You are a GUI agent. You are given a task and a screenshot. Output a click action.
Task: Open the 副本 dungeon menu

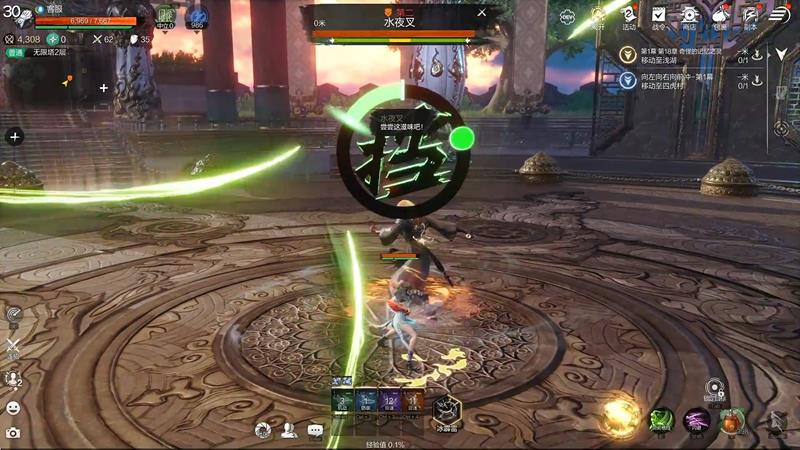click(x=749, y=17)
